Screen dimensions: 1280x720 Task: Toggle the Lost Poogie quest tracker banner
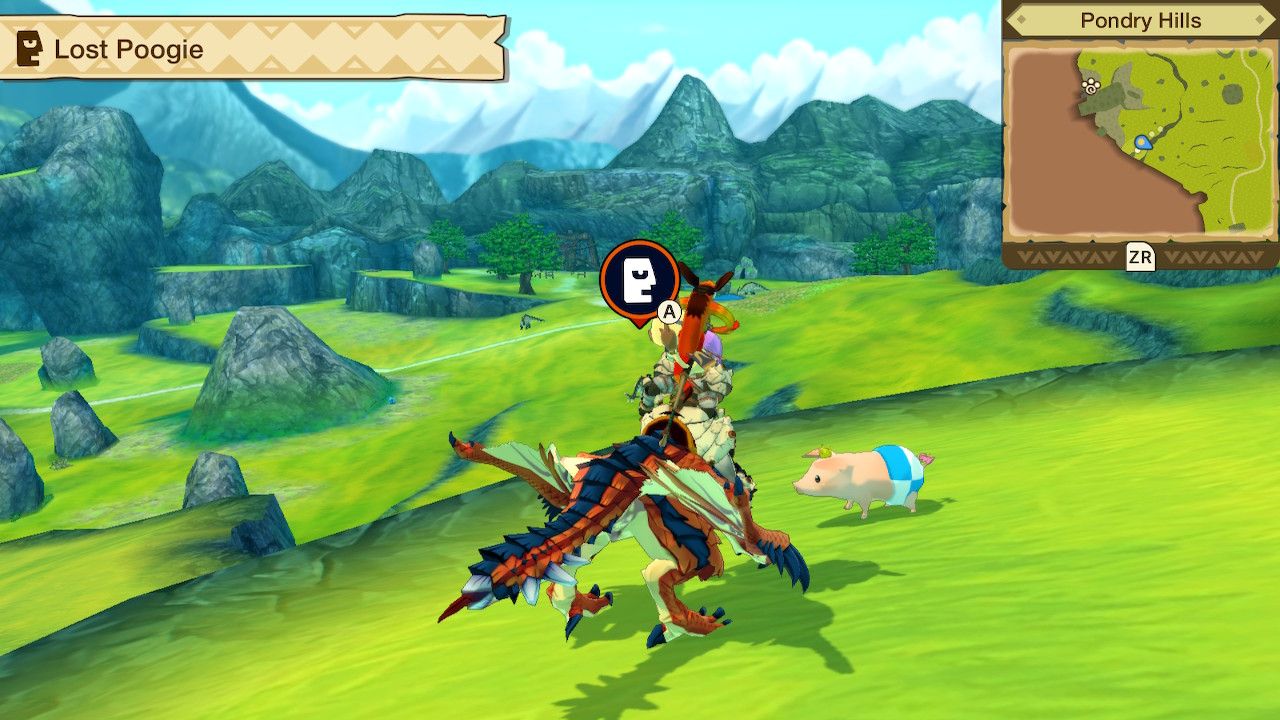click(250, 45)
